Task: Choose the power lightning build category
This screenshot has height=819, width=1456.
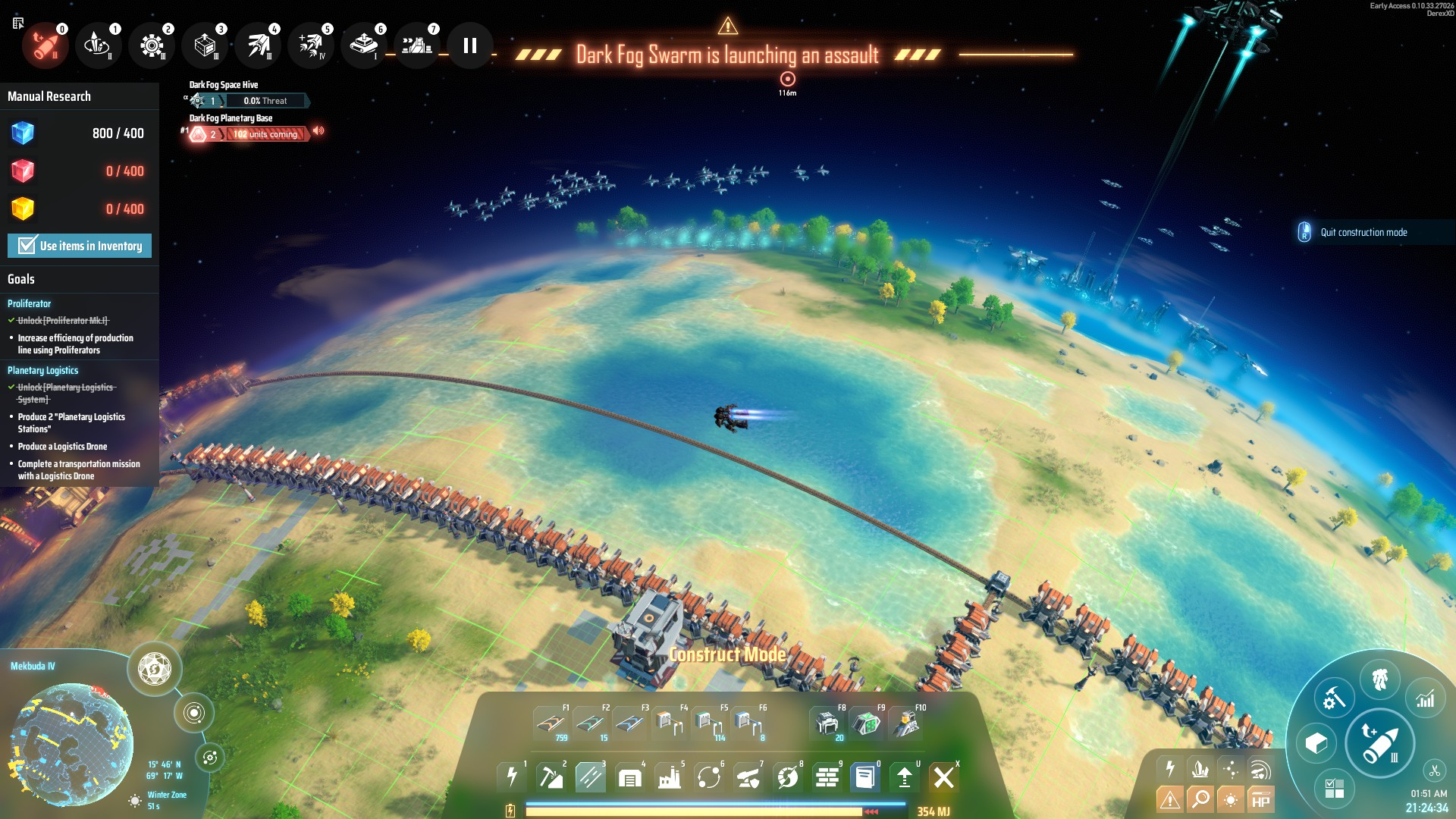Action: [512, 777]
